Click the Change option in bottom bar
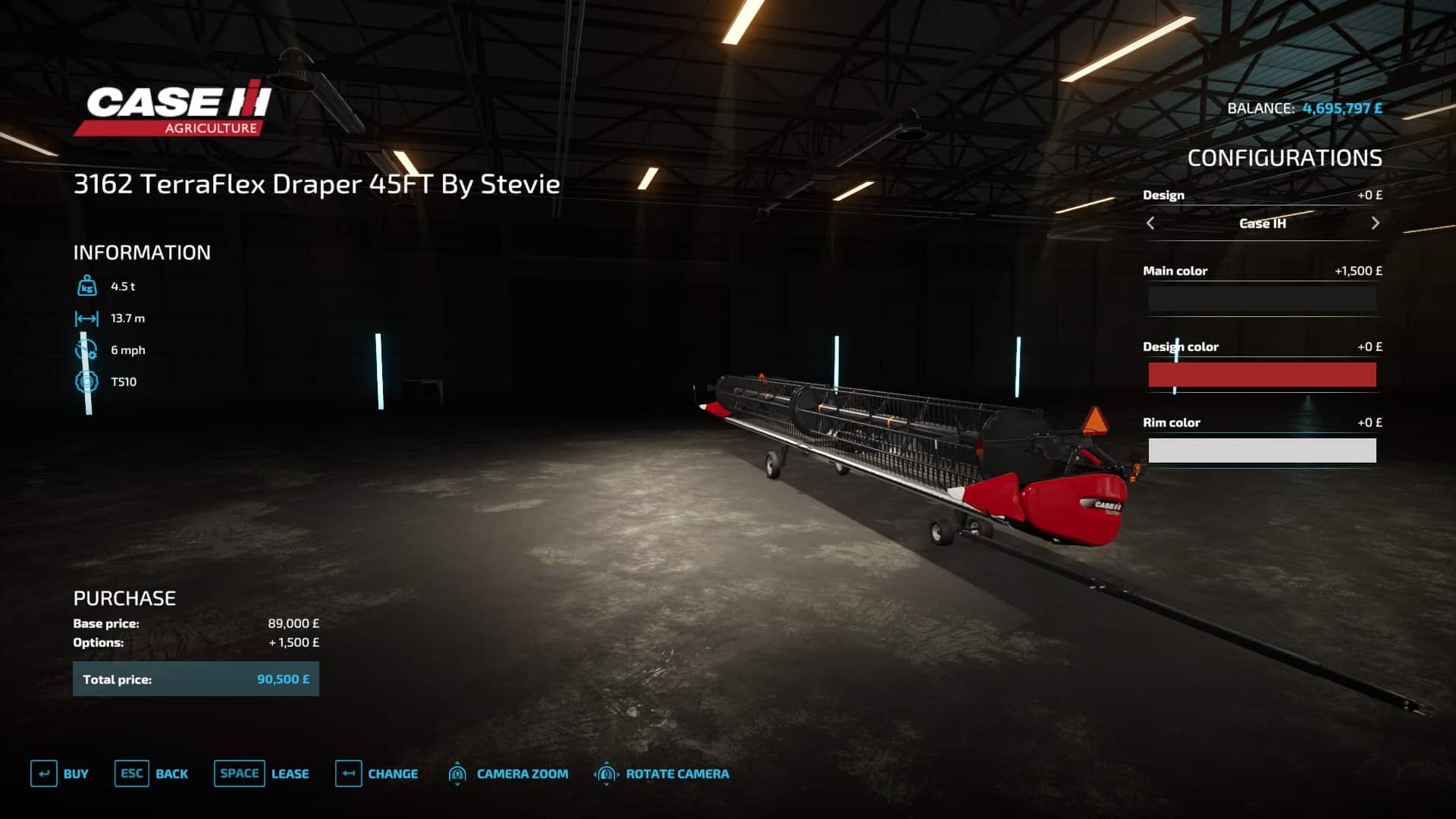1456x819 pixels. (377, 773)
